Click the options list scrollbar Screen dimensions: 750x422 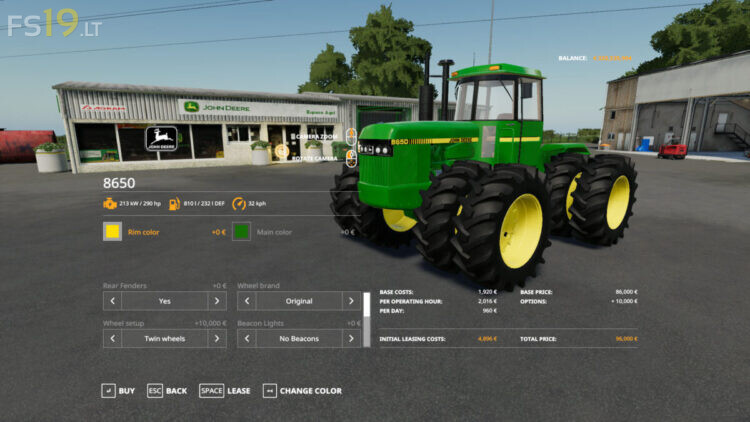(x=367, y=320)
